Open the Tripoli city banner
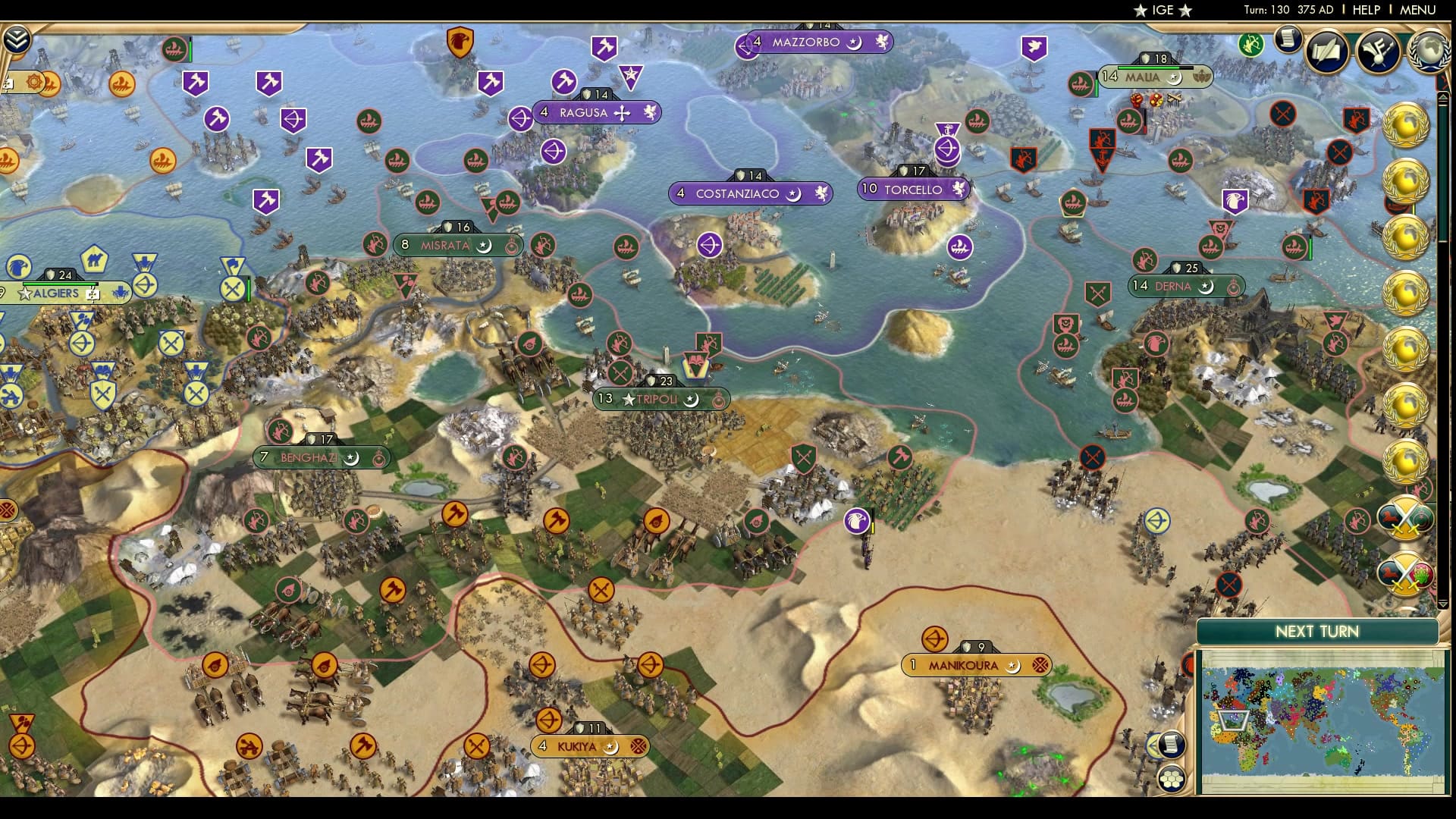1456x819 pixels. [660, 399]
